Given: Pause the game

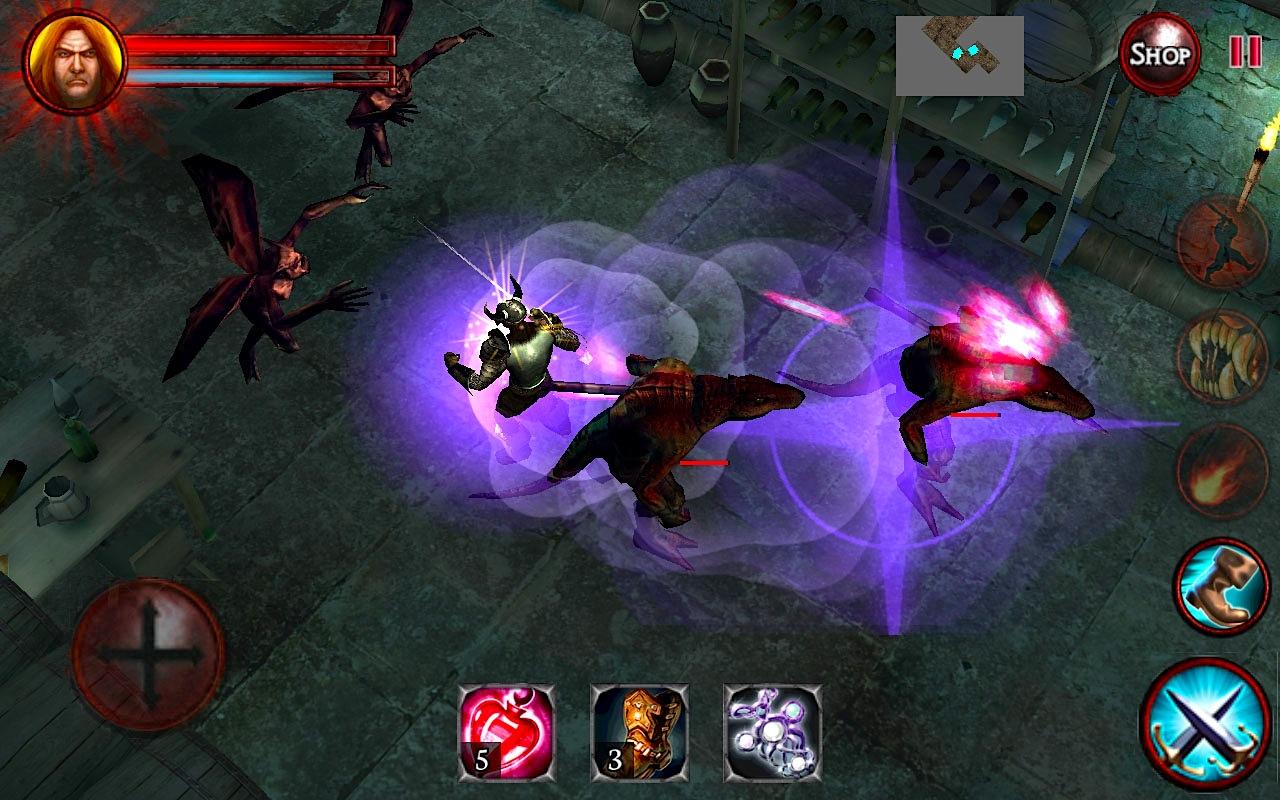Looking at the screenshot, I should (1245, 52).
